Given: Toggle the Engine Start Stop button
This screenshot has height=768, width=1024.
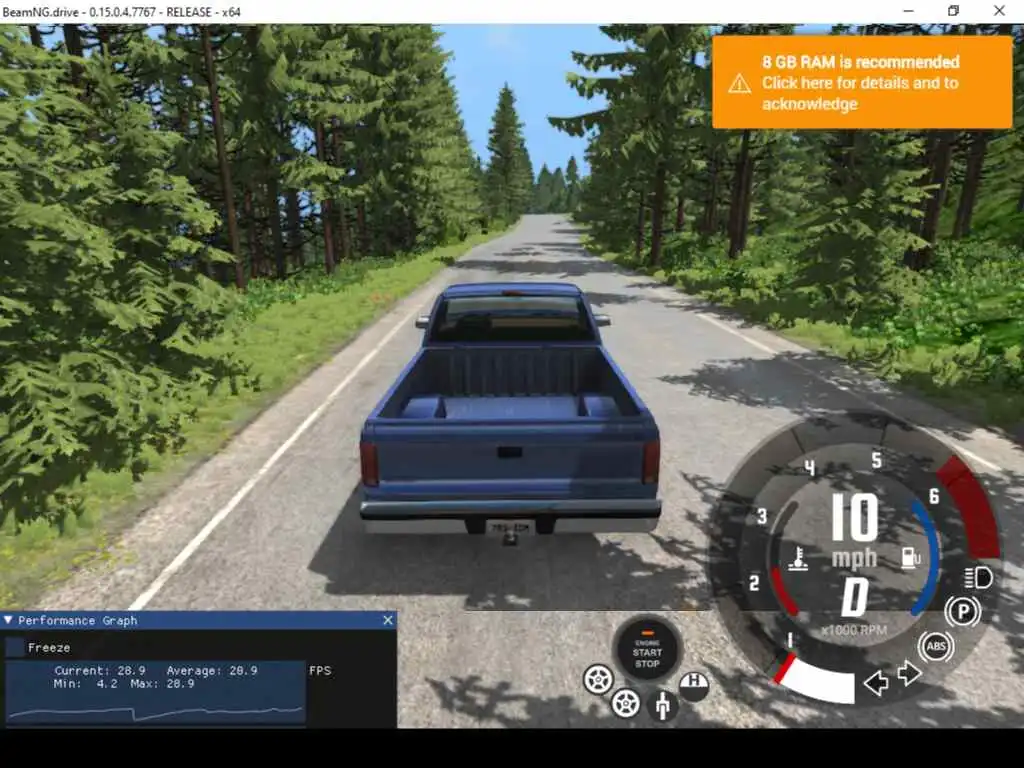Looking at the screenshot, I should point(647,650).
